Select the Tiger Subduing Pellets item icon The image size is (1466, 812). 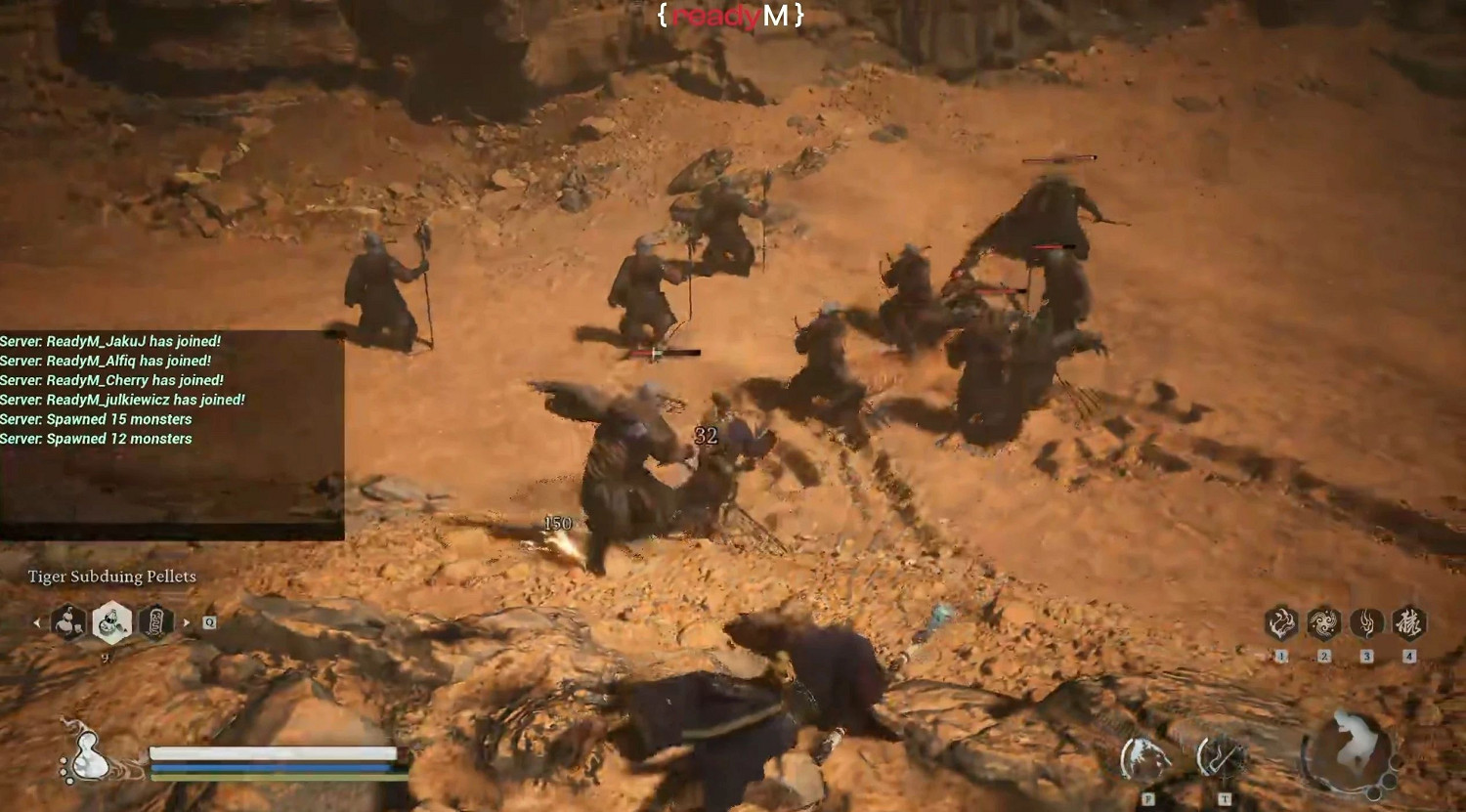click(110, 622)
